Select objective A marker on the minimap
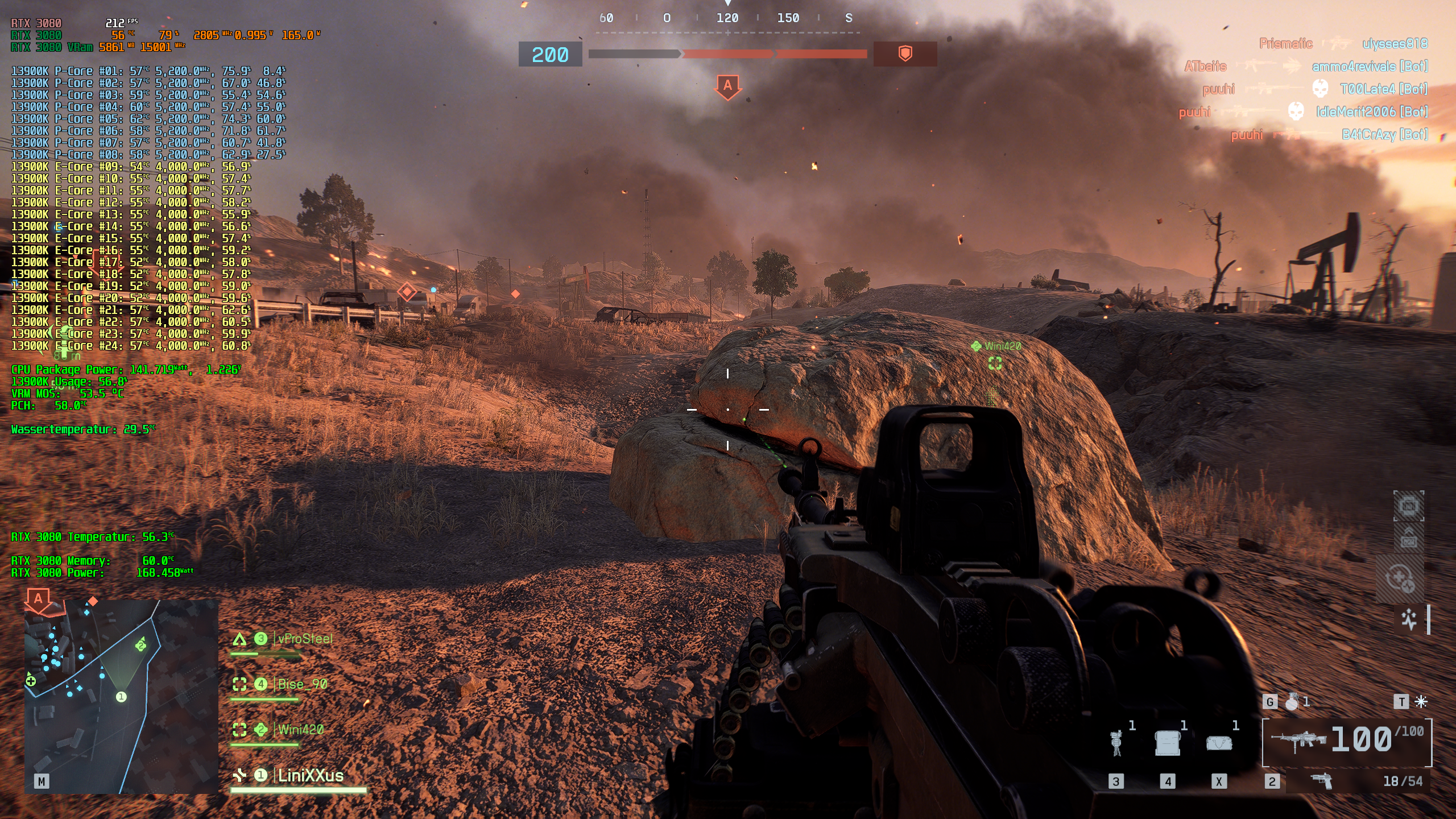Viewport: 1456px width, 819px height. [38, 601]
